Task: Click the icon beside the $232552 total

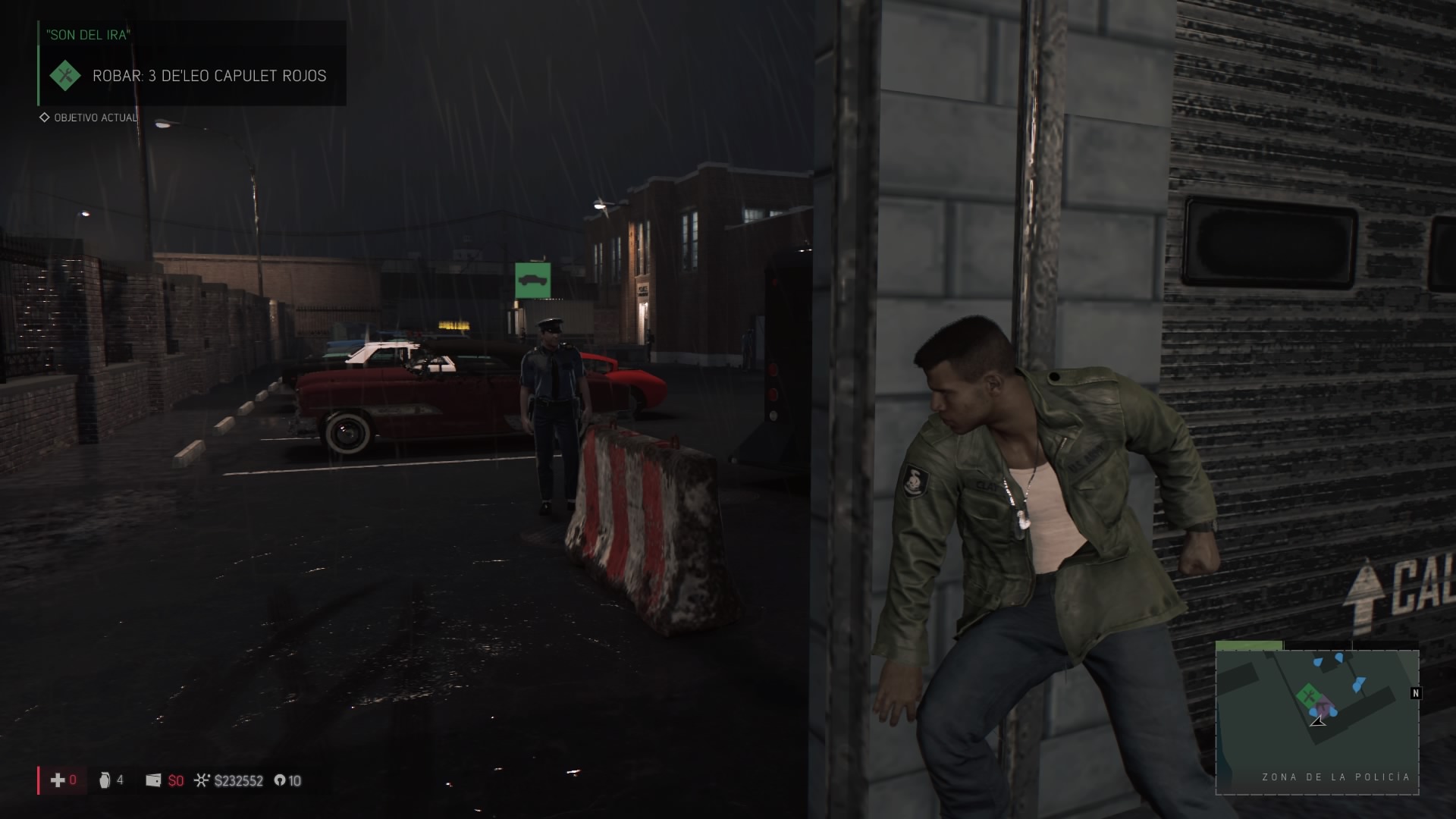Action: coord(202,780)
